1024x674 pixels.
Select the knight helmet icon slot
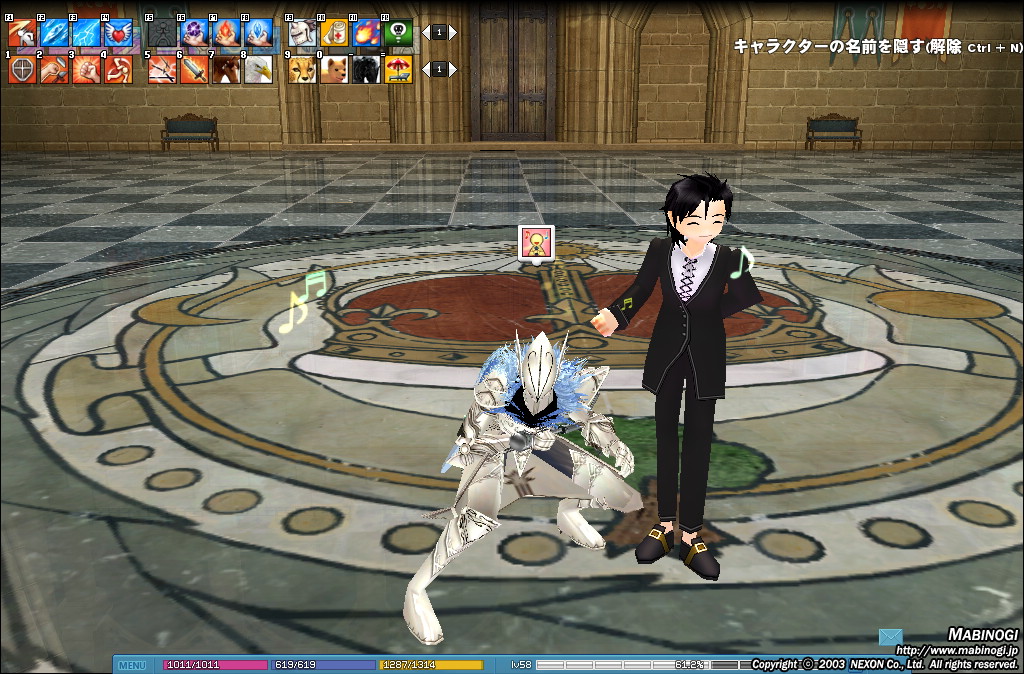pos(303,33)
